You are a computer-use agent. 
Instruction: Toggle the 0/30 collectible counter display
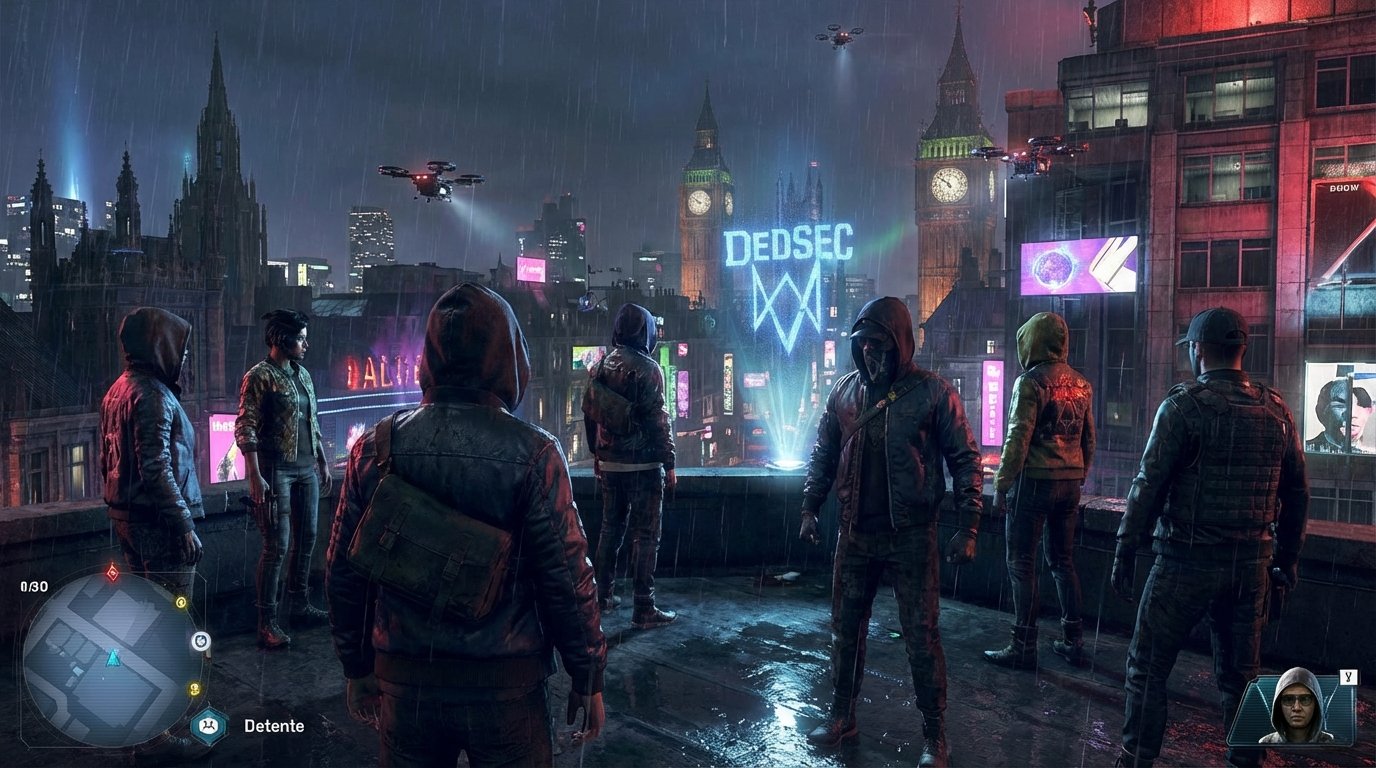point(33,585)
